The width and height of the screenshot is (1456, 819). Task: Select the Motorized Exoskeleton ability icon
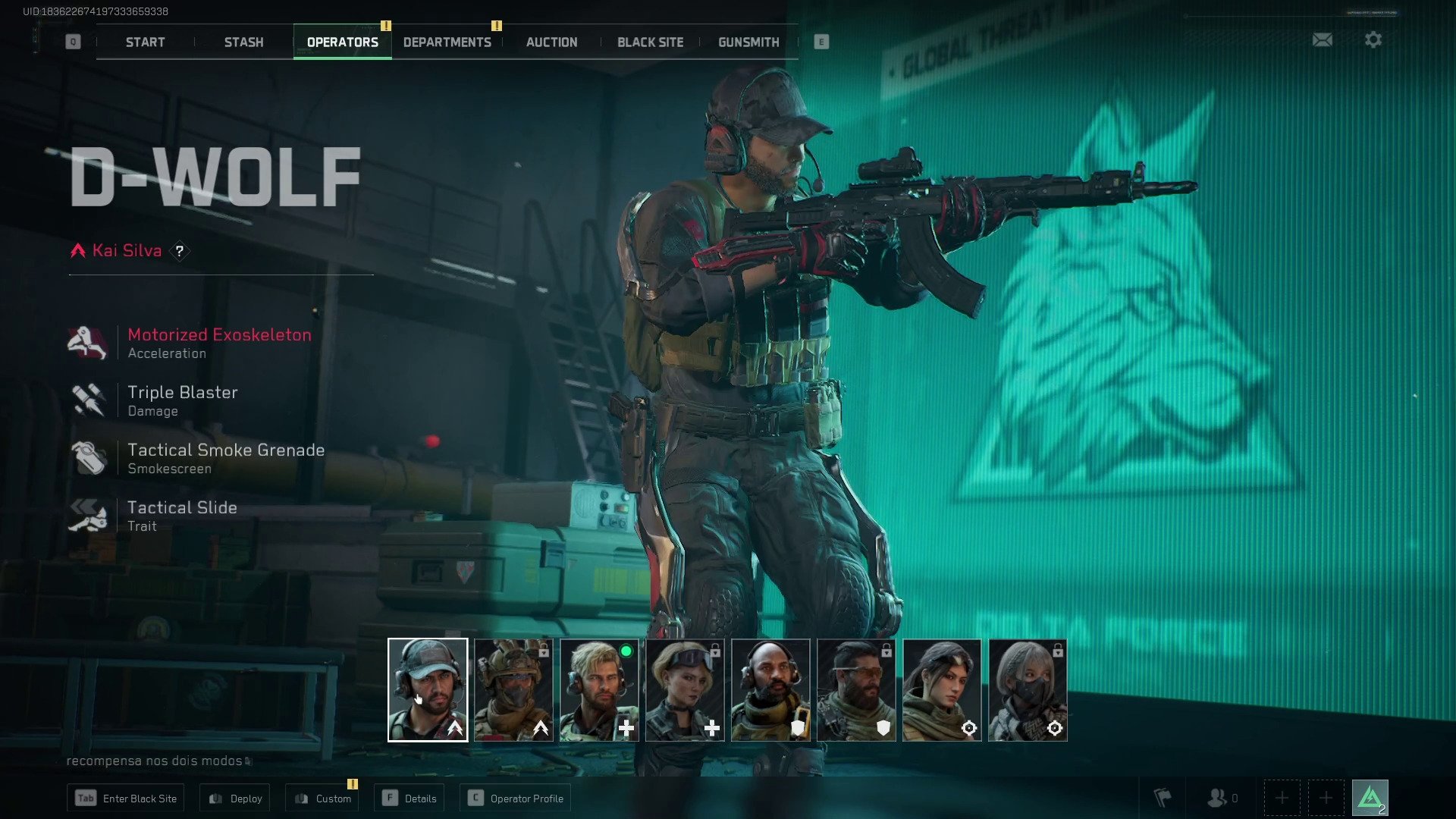click(x=89, y=341)
